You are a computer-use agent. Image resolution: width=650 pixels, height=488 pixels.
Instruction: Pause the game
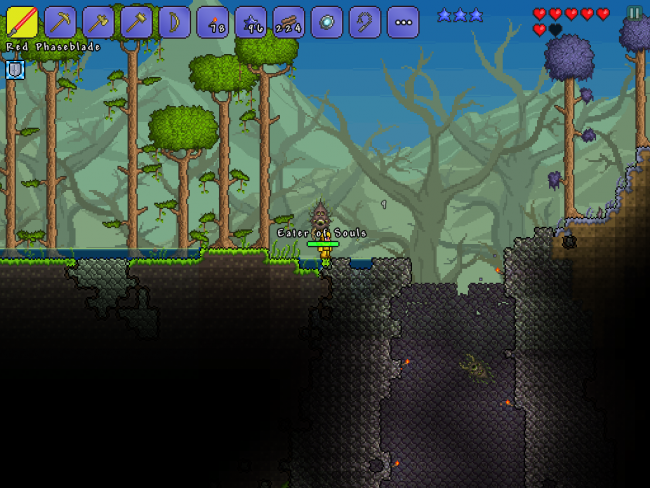click(634, 14)
